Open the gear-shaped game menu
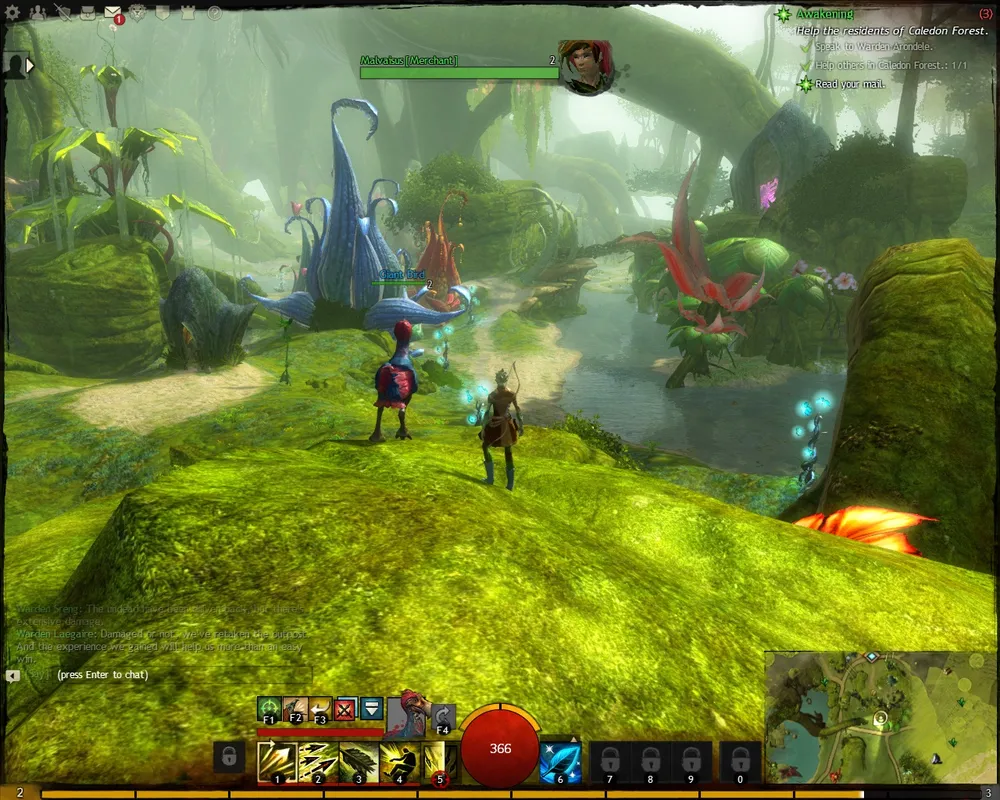 click(13, 13)
